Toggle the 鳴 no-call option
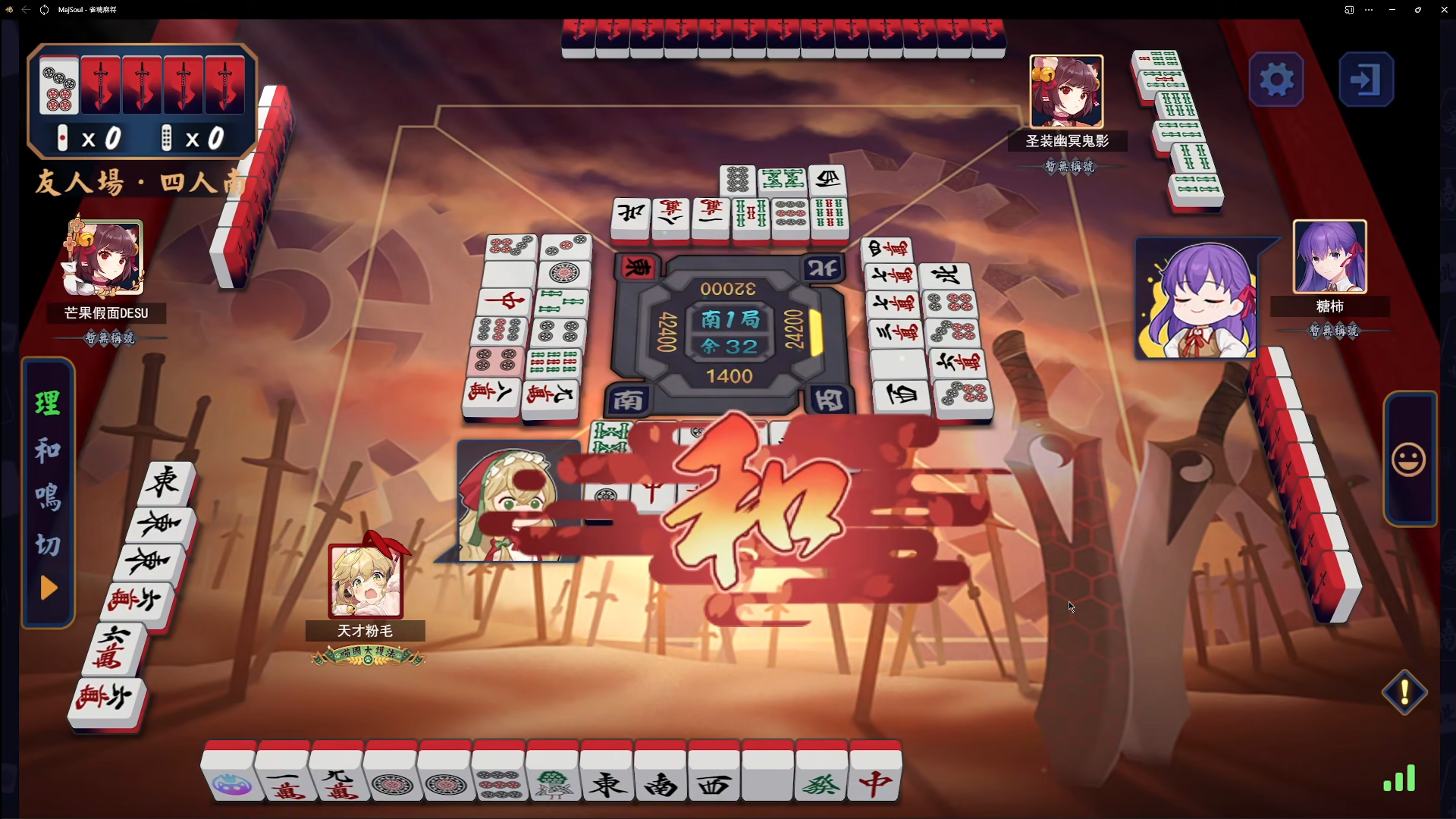This screenshot has height=819, width=1456. [48, 497]
